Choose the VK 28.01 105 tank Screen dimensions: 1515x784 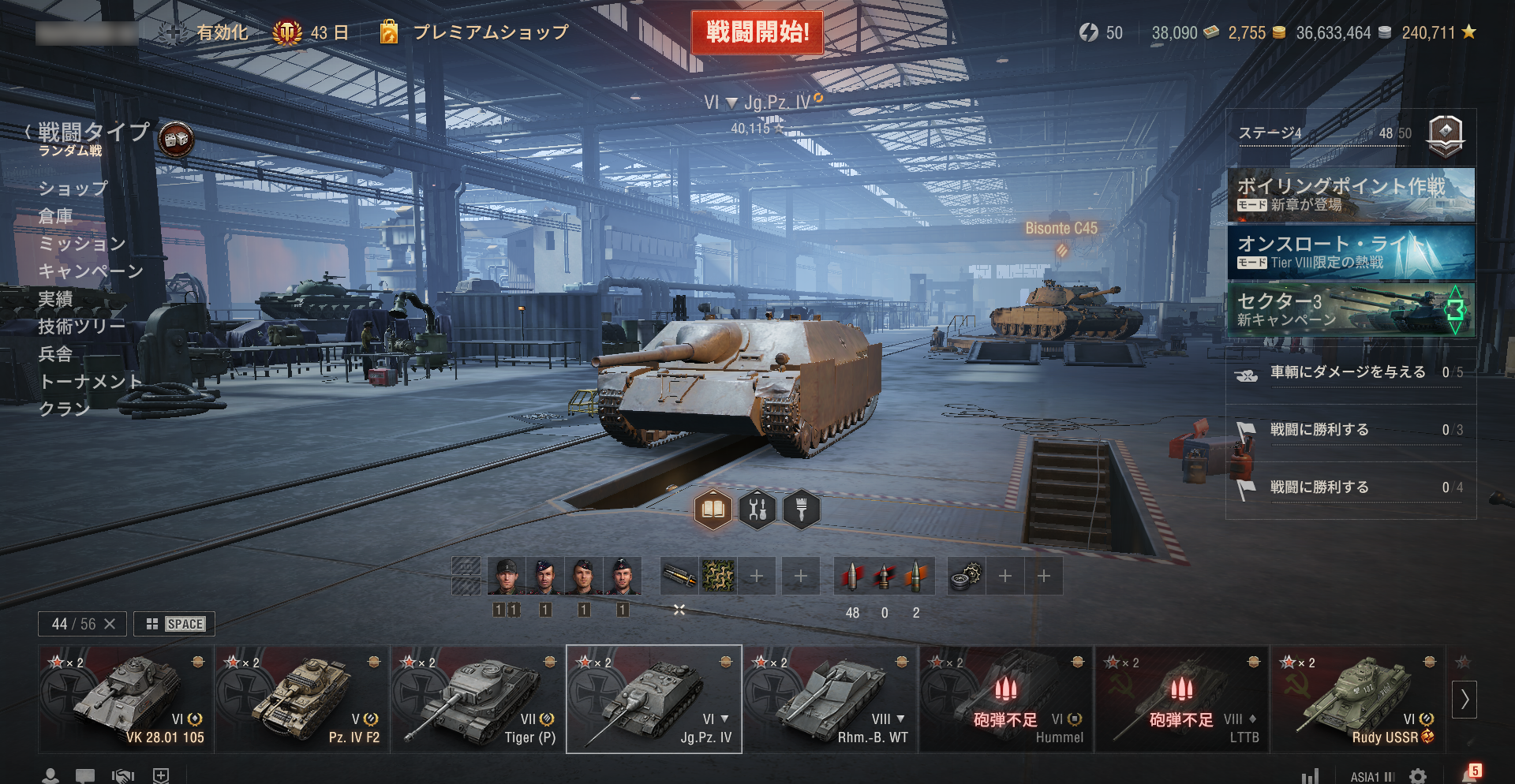[x=126, y=699]
